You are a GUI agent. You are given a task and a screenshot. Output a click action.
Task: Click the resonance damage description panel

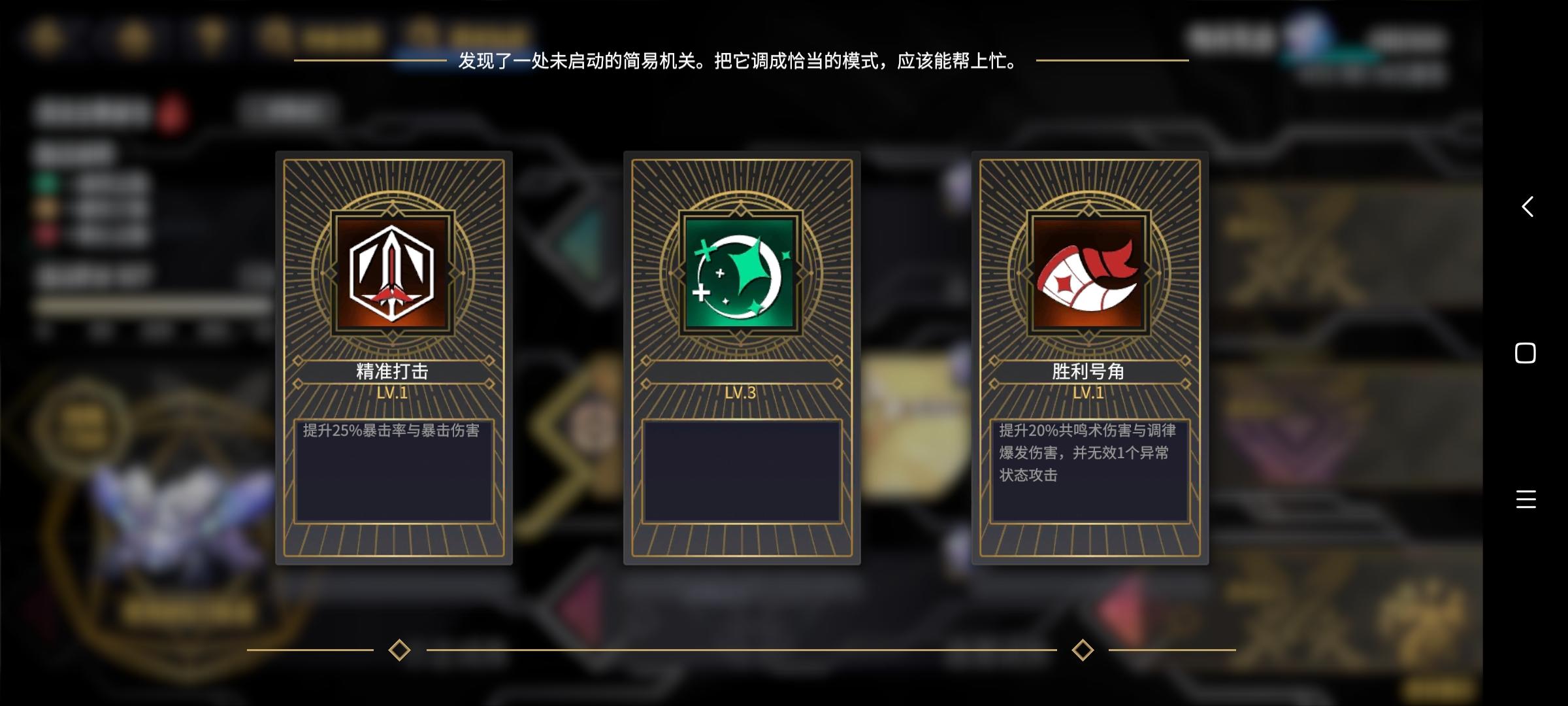[x=1090, y=469]
